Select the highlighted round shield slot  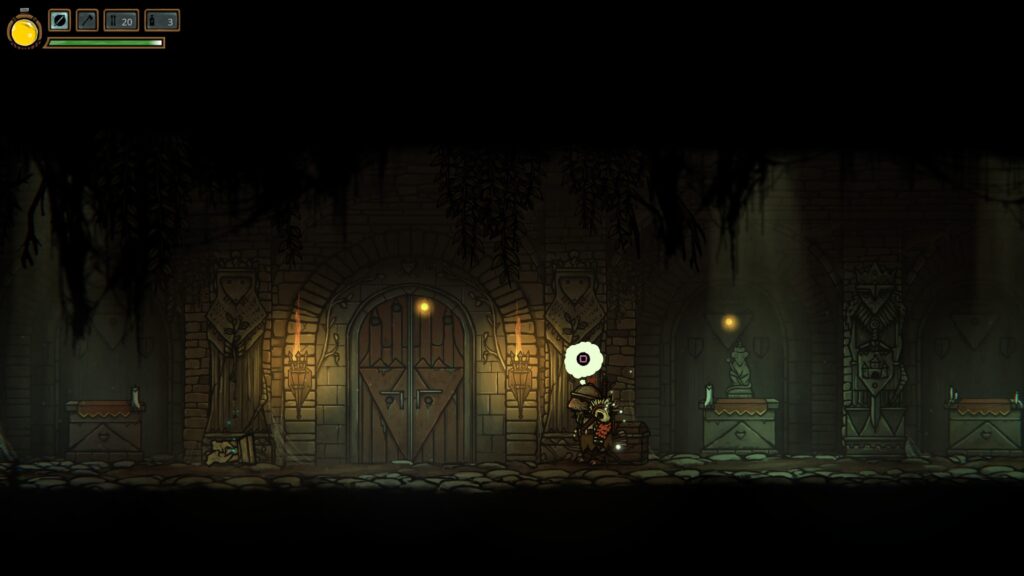tap(60, 20)
